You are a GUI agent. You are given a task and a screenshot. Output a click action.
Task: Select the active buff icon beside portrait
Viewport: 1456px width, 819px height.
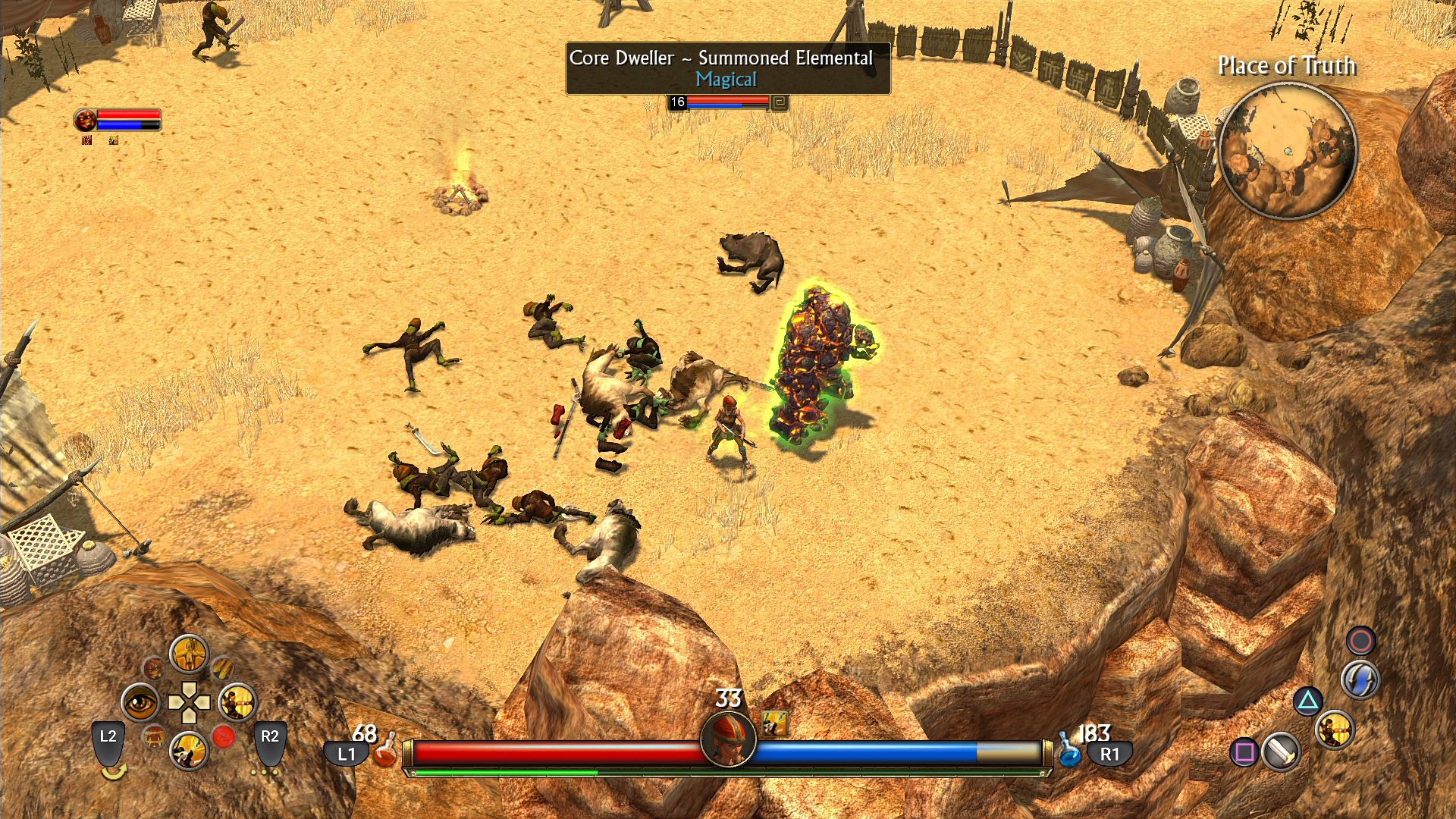(774, 723)
